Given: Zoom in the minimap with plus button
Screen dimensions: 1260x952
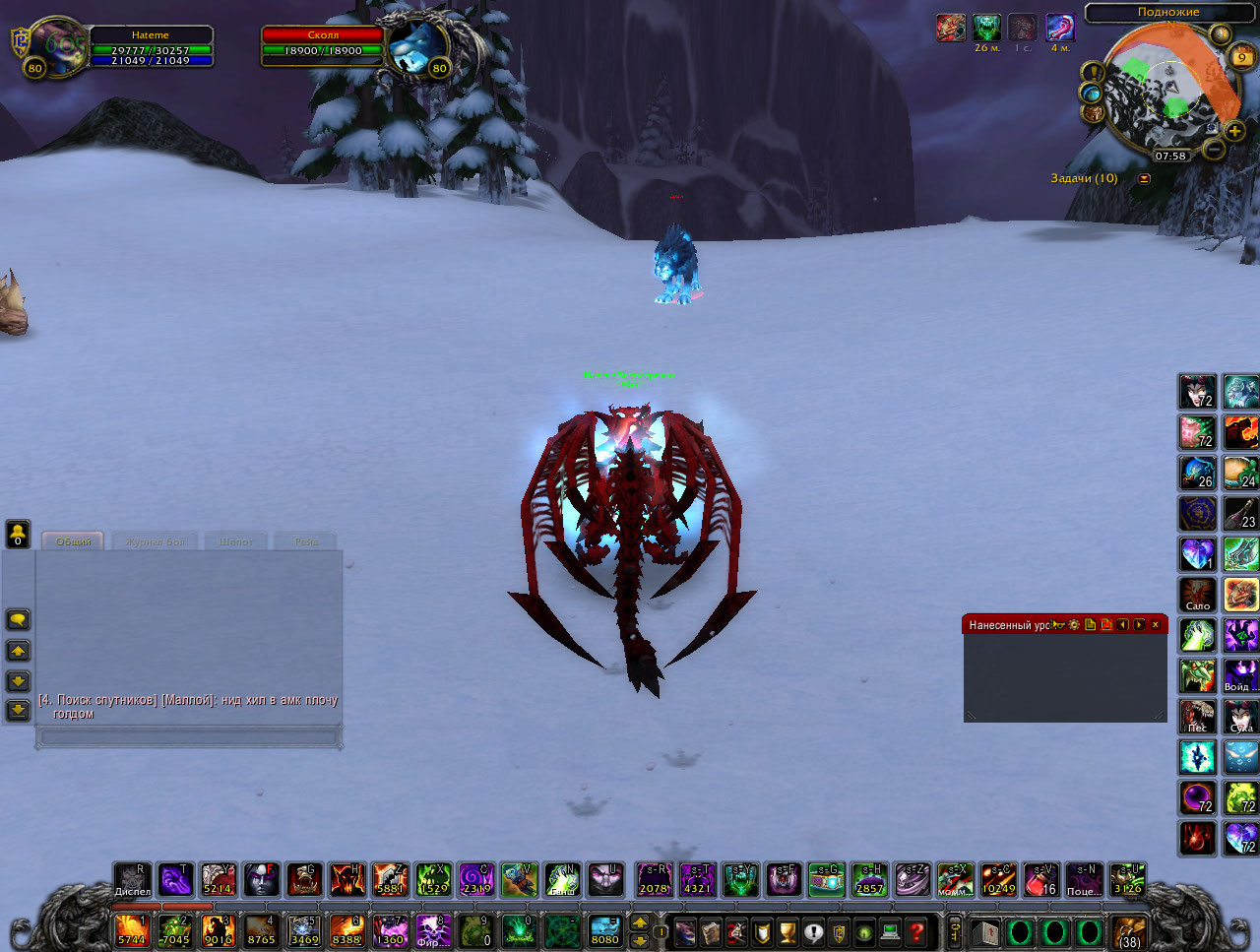Looking at the screenshot, I should pos(1234,131).
